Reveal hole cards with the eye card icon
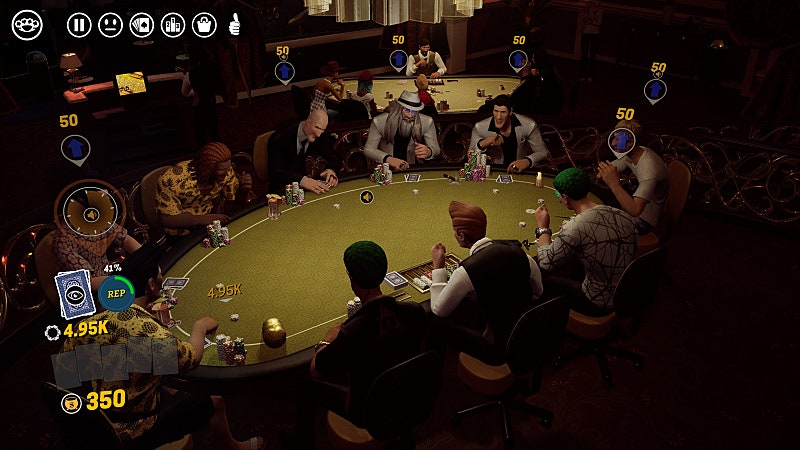 [x=74, y=294]
